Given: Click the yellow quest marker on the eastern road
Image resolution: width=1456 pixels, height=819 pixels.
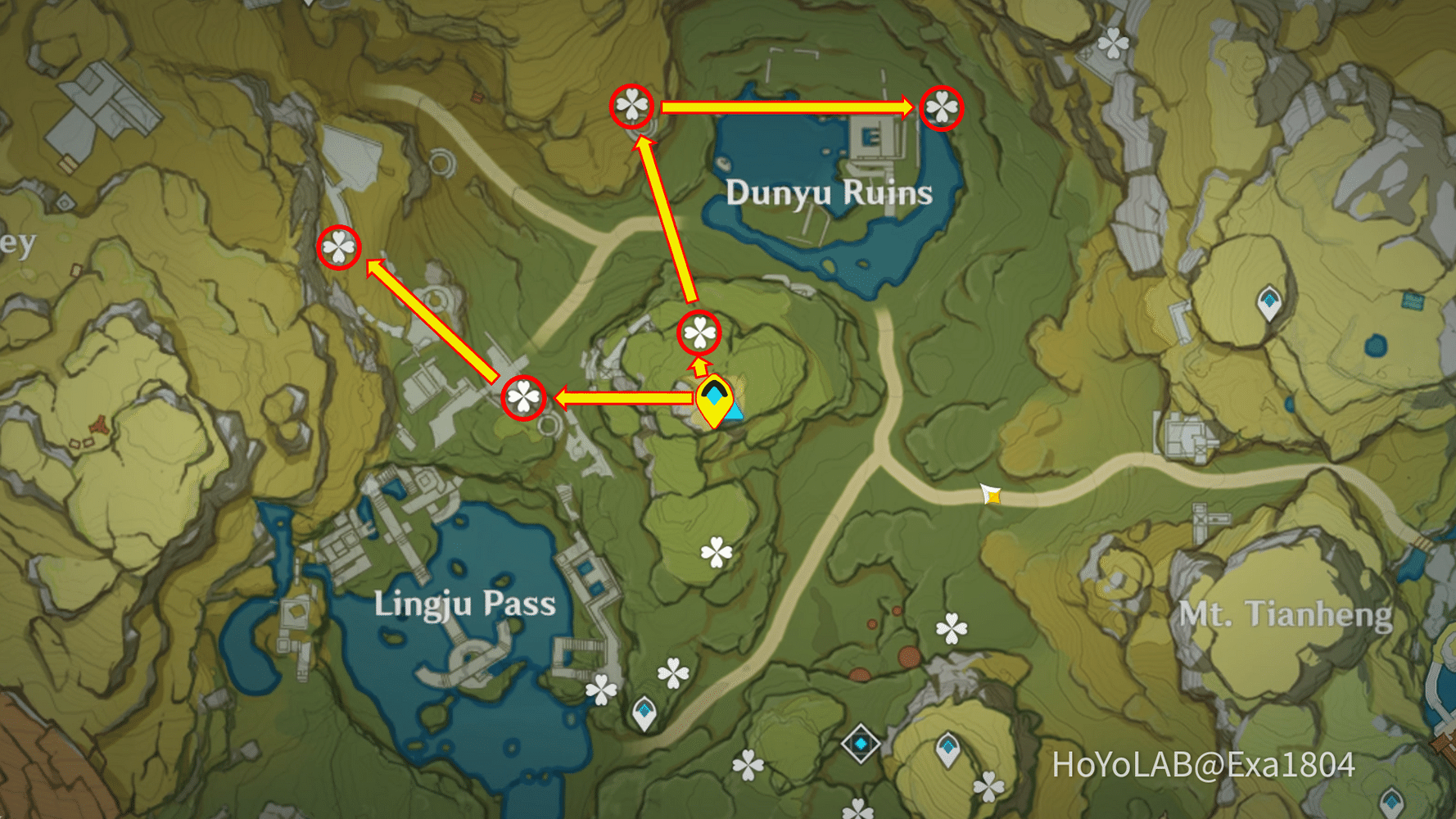Looking at the screenshot, I should pos(991,495).
